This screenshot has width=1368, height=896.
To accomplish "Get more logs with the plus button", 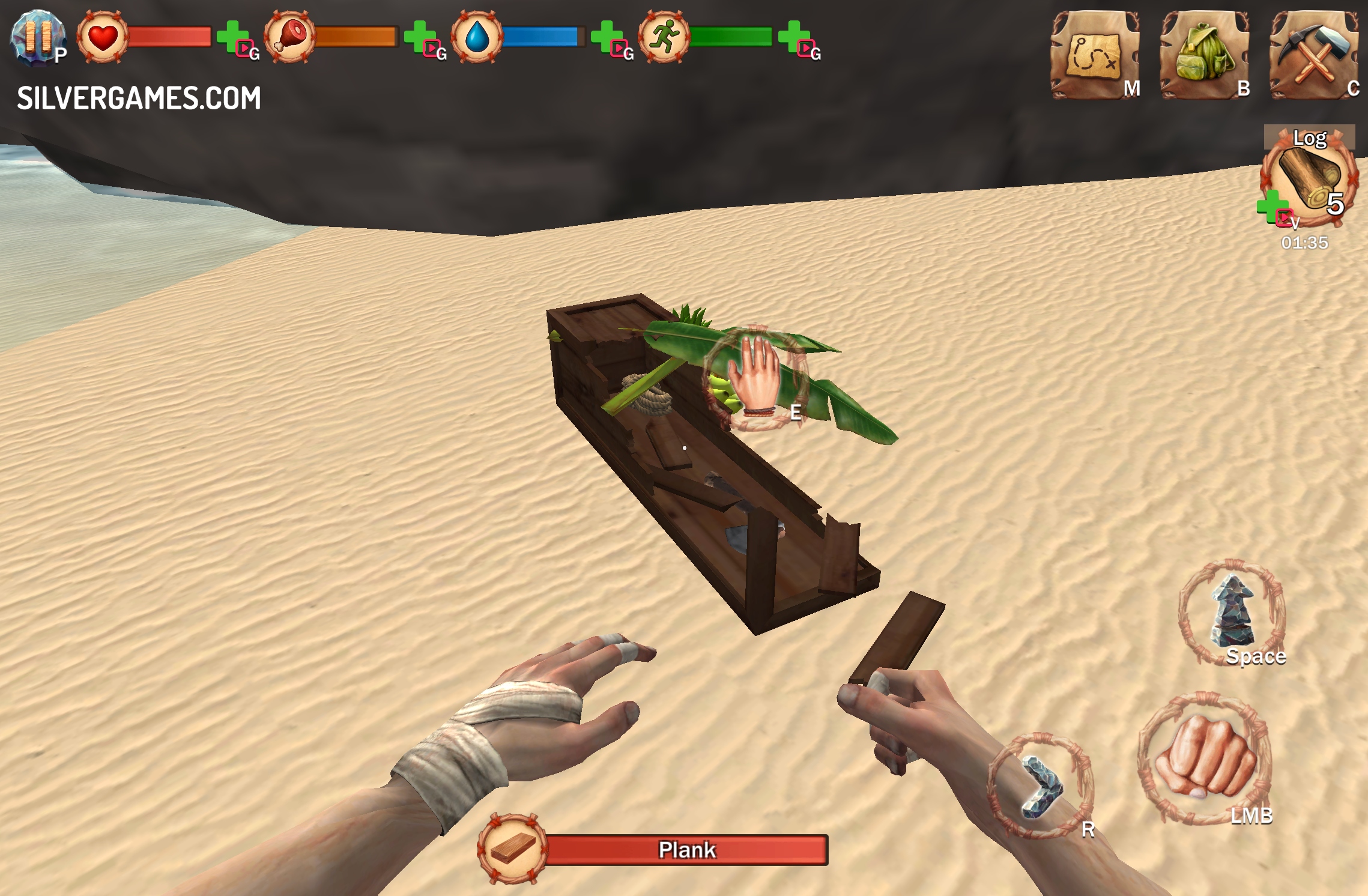I will (1272, 206).
